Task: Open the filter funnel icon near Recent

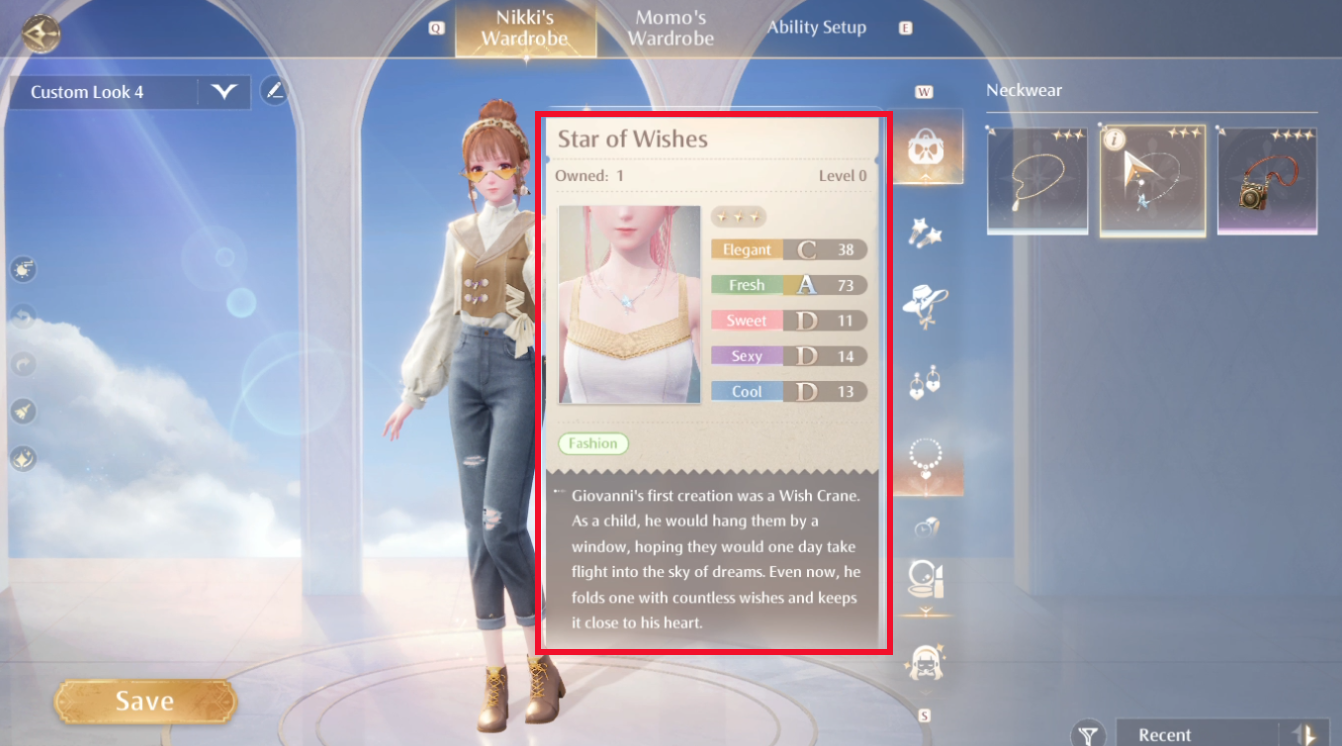Action: click(x=1087, y=733)
